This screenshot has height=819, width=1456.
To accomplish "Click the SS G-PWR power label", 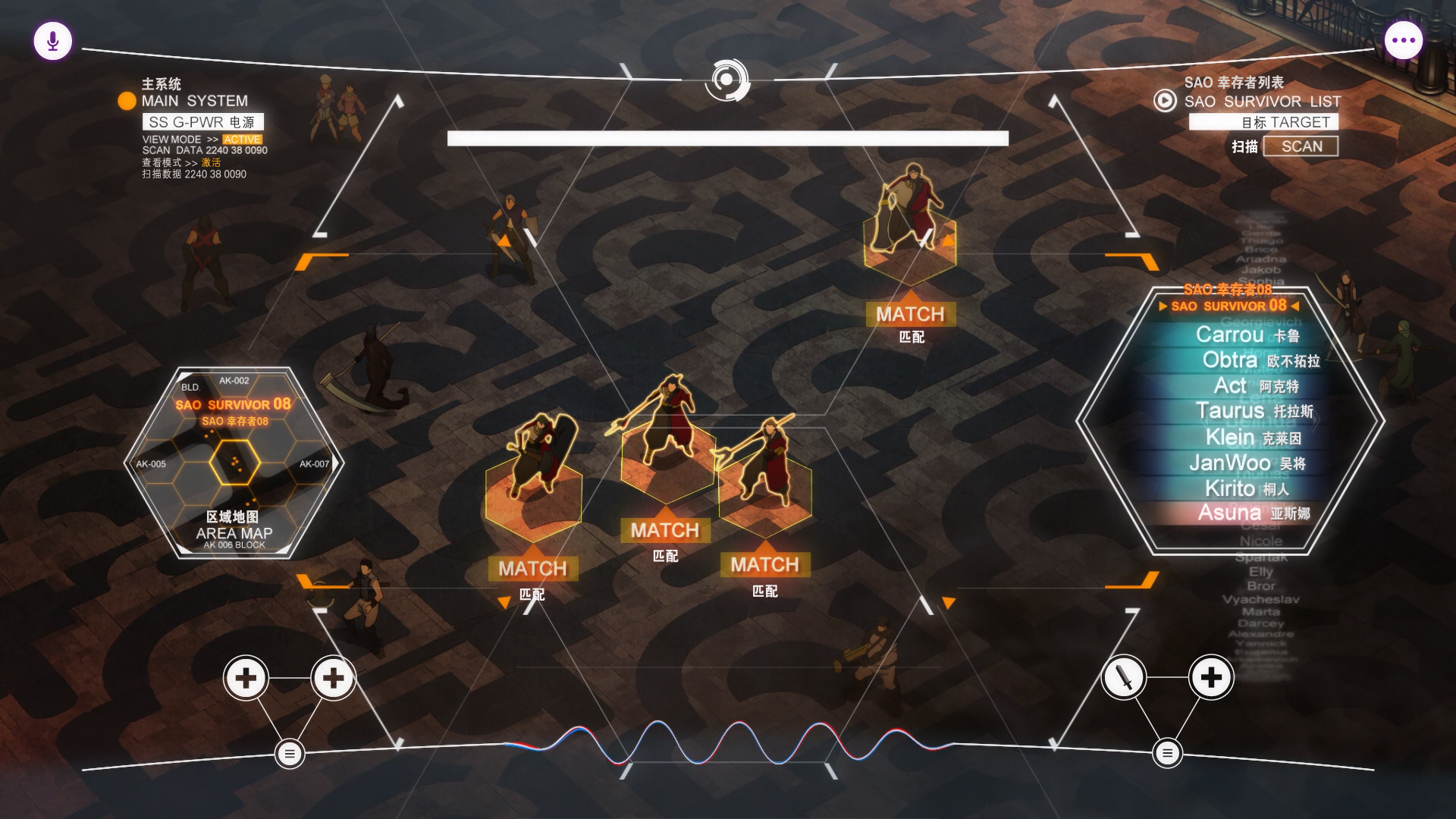I will [202, 122].
